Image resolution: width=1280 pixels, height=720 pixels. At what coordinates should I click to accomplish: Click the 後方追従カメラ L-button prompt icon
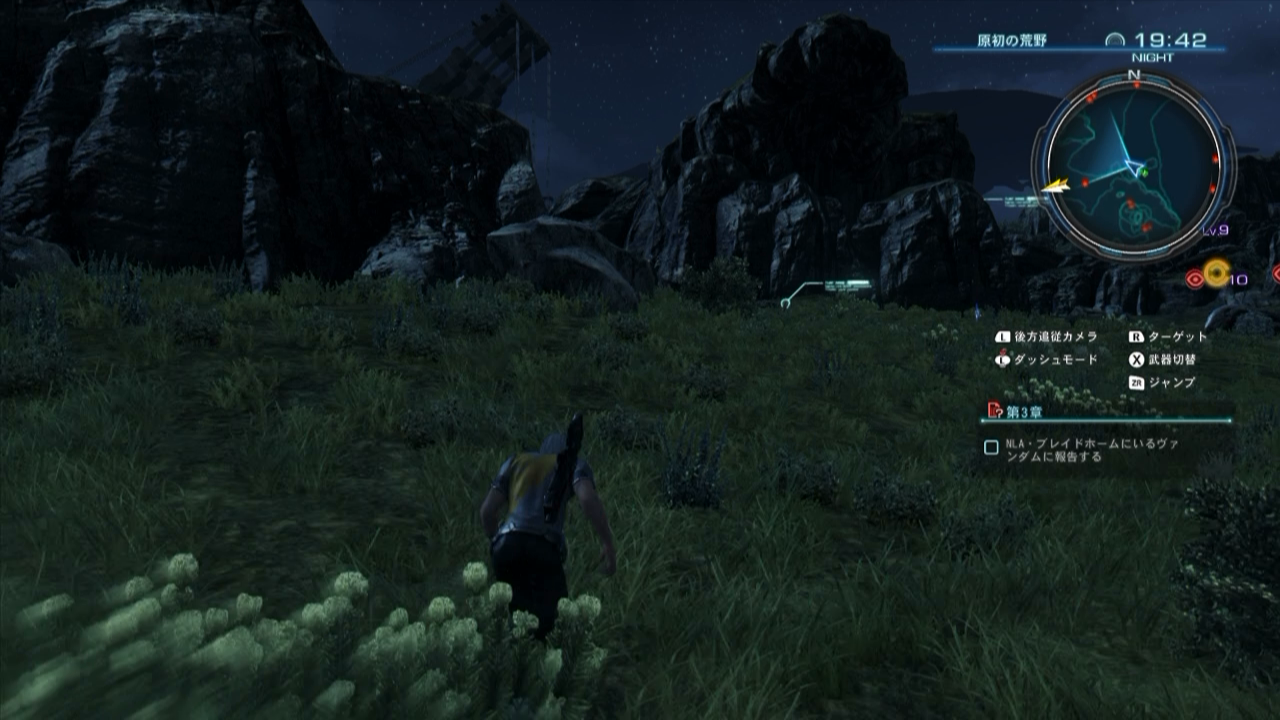click(x=1003, y=336)
